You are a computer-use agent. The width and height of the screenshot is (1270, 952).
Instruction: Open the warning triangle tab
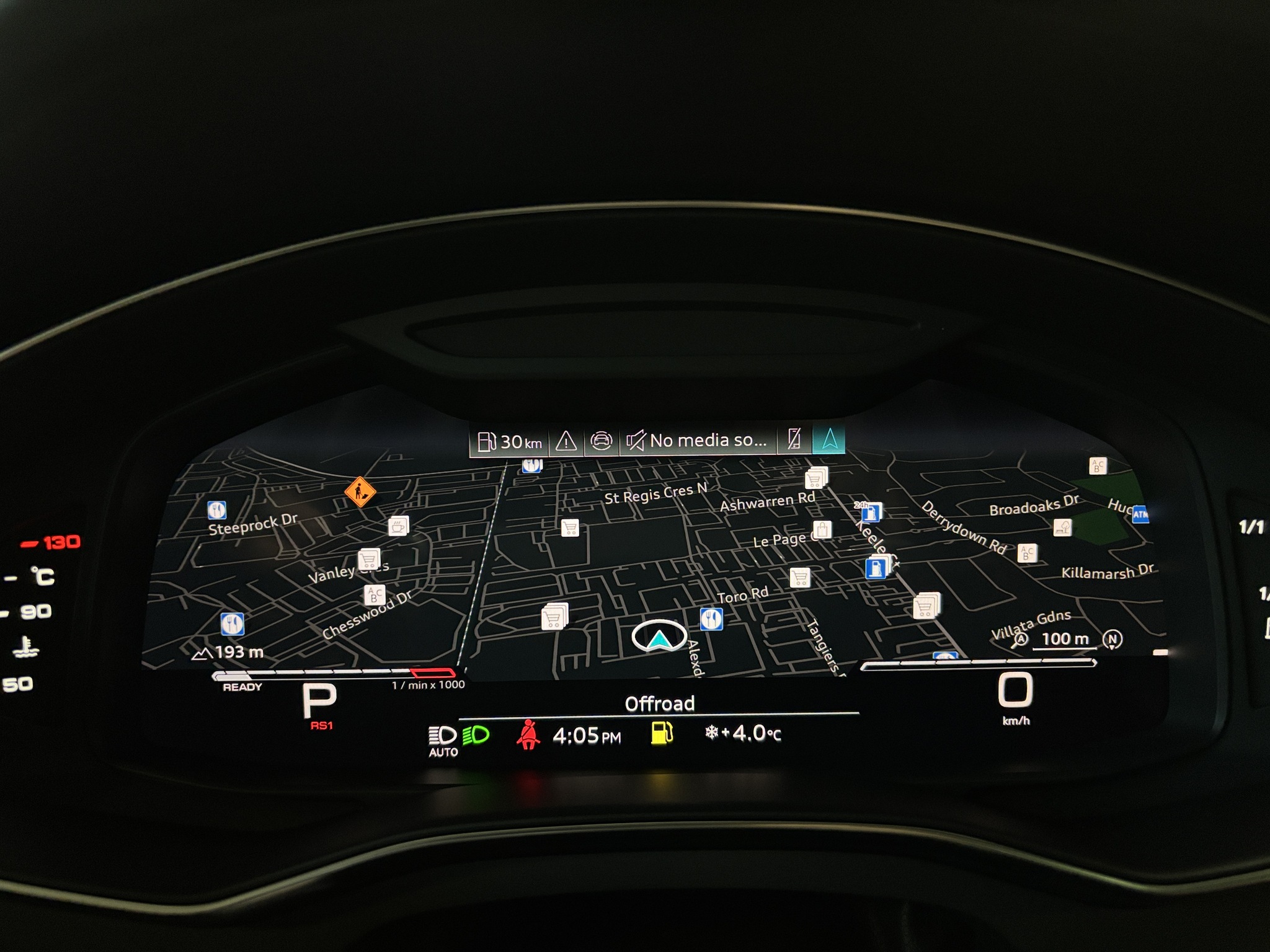click(x=566, y=441)
